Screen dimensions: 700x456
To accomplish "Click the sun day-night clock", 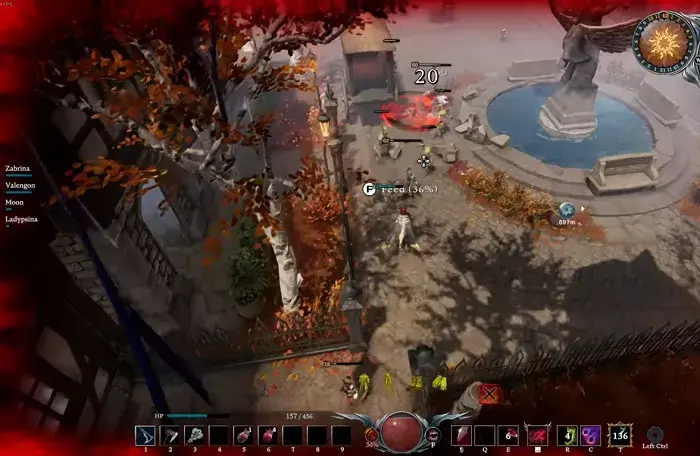I will (x=662, y=43).
